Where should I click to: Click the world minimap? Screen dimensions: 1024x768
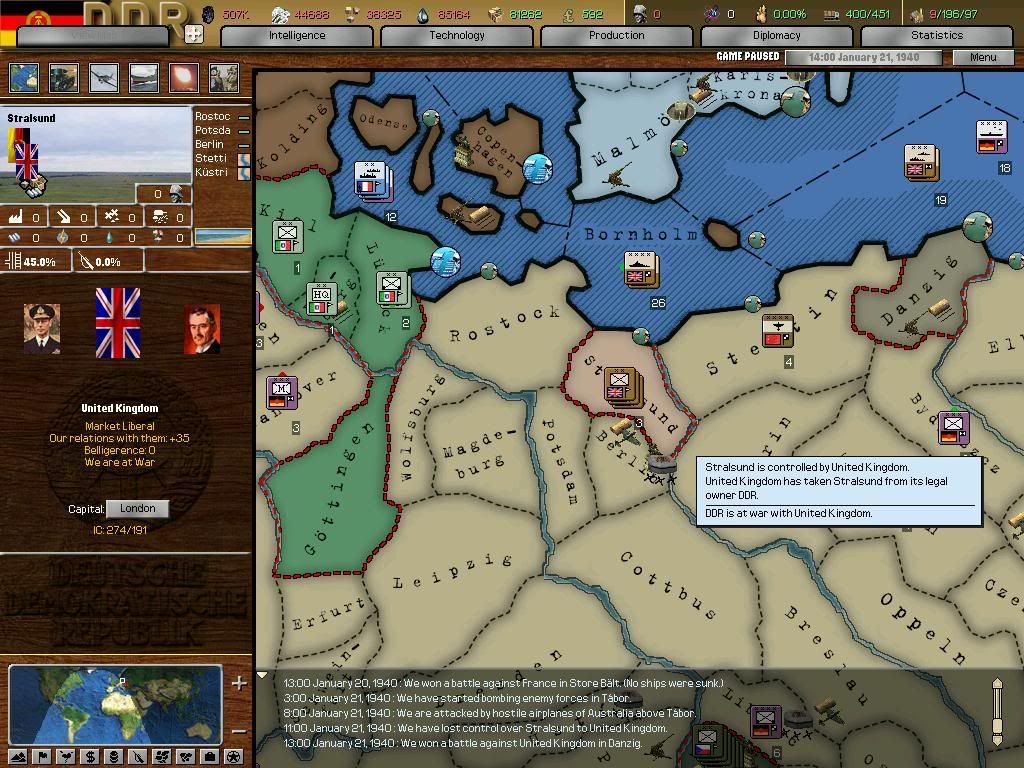tap(115, 704)
